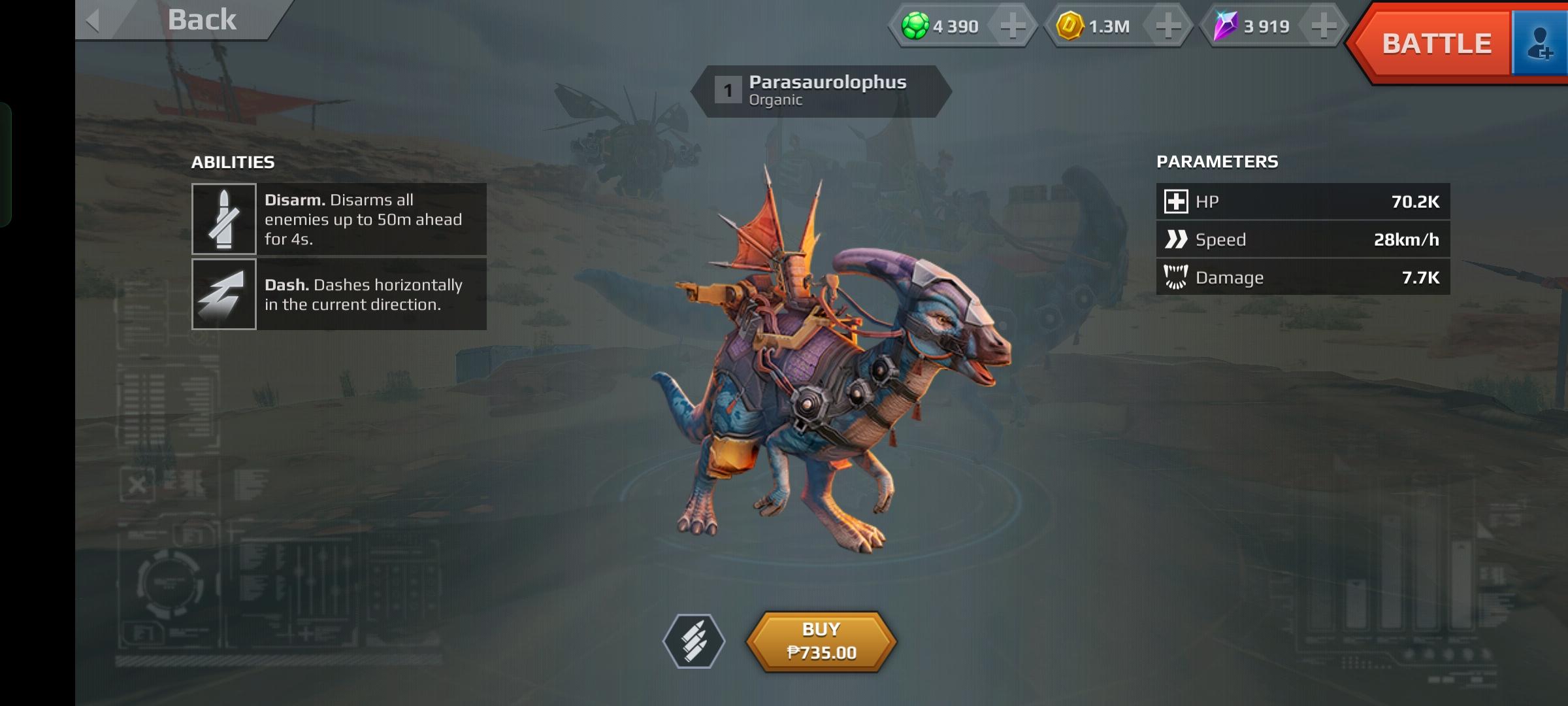Screen dimensions: 1568x706
Task: Add more green gems with plus button
Action: (x=1012, y=26)
